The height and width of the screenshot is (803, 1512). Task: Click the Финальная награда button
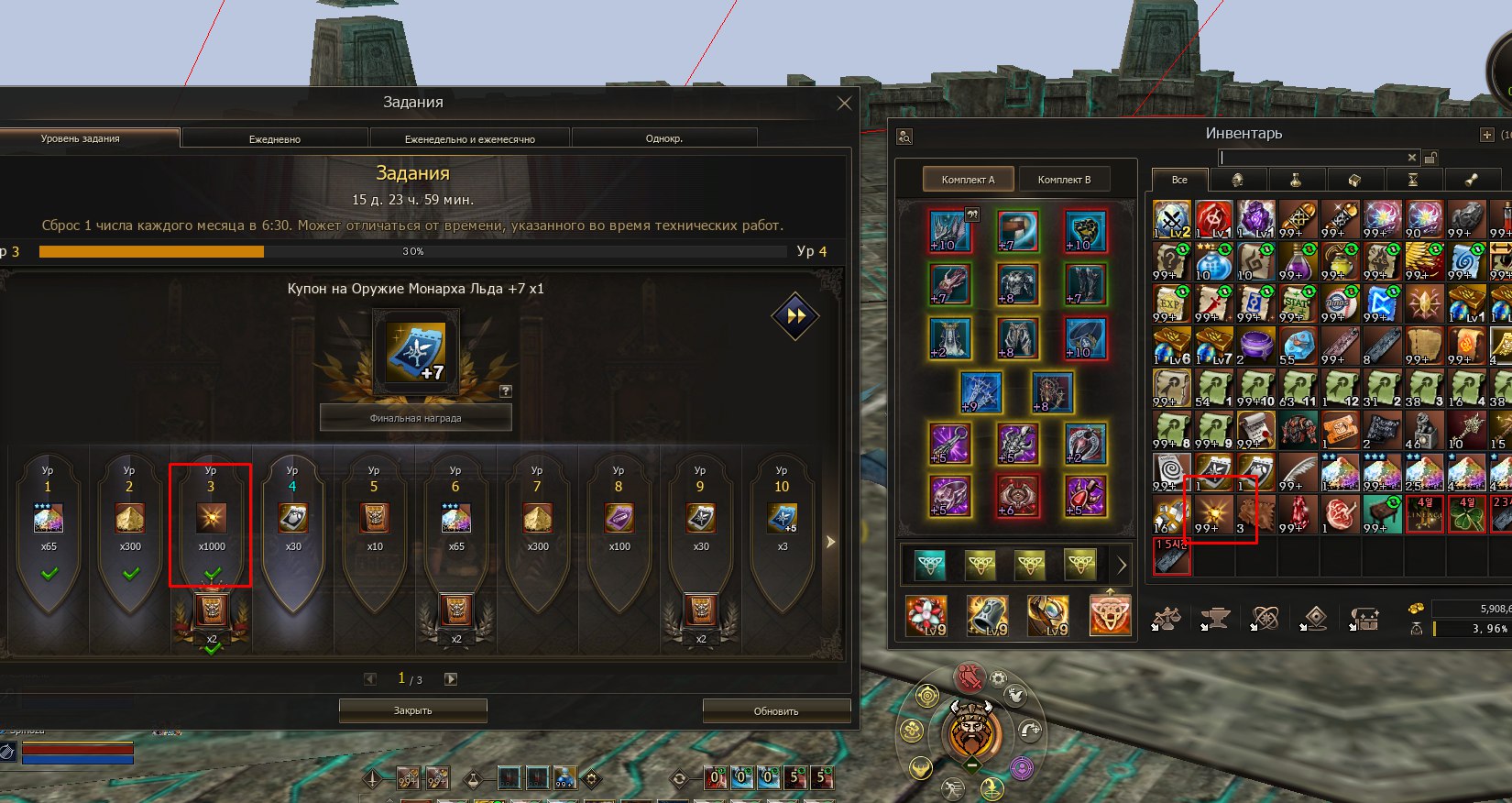pyautogui.click(x=415, y=418)
